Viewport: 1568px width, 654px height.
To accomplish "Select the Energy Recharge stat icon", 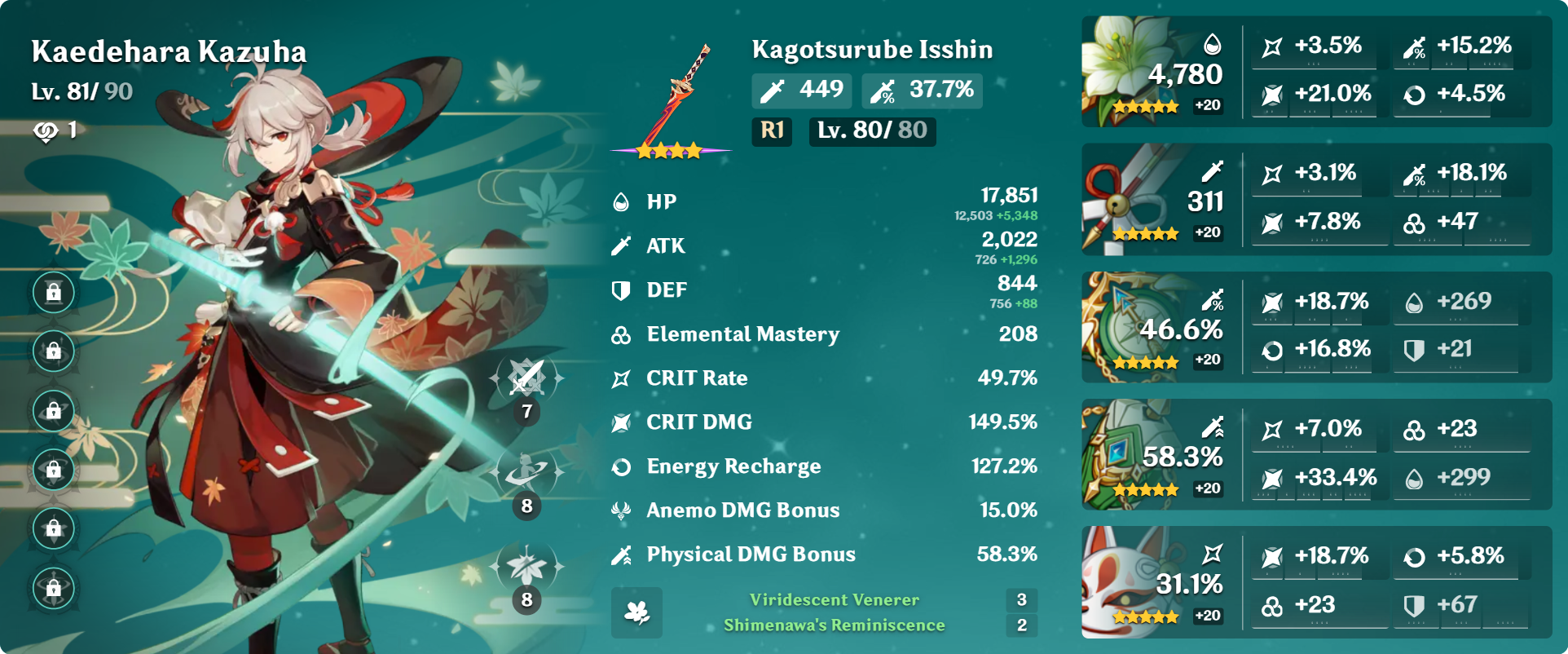I will tap(623, 466).
